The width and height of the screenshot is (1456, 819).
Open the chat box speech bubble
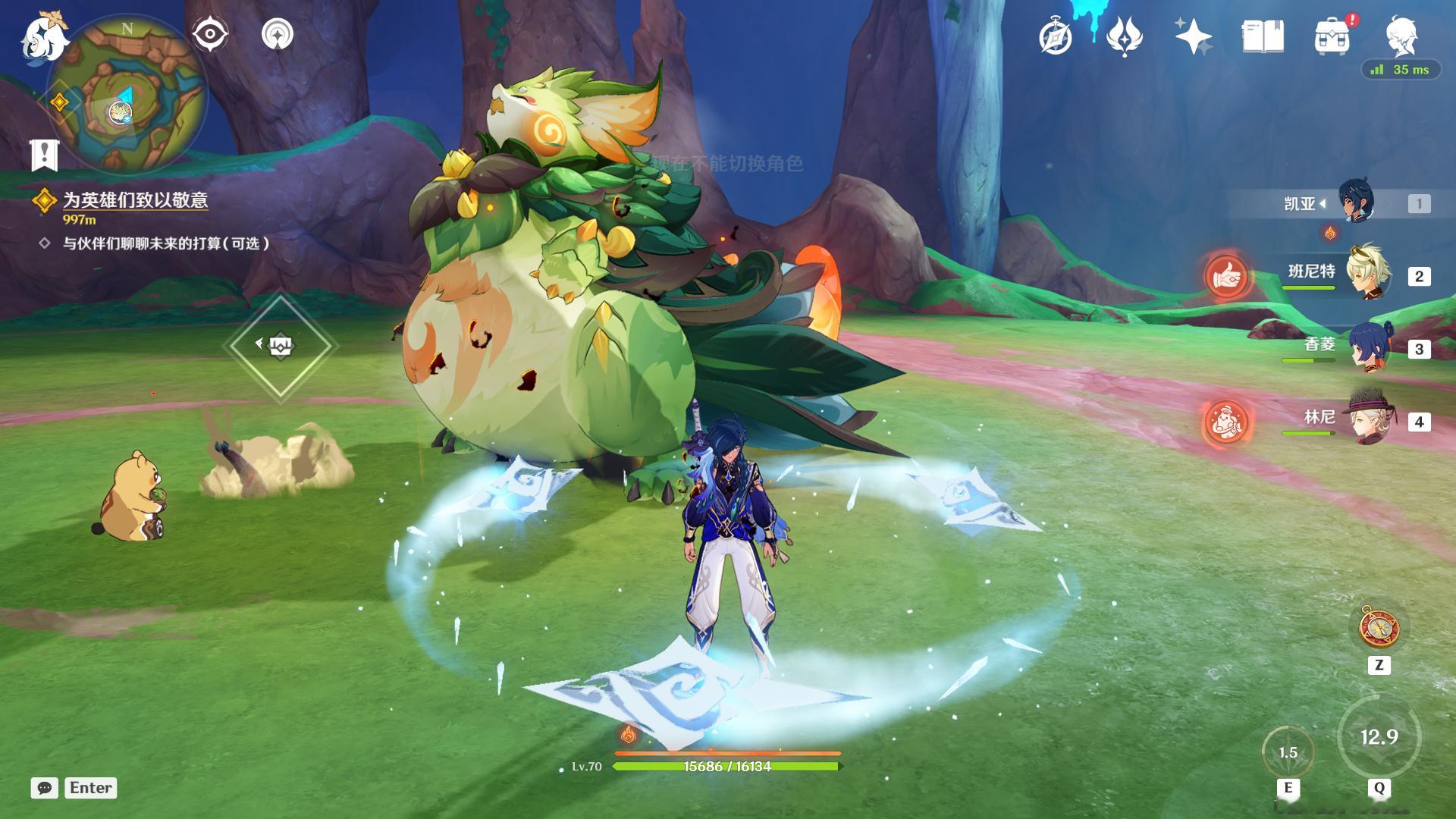coord(45,788)
